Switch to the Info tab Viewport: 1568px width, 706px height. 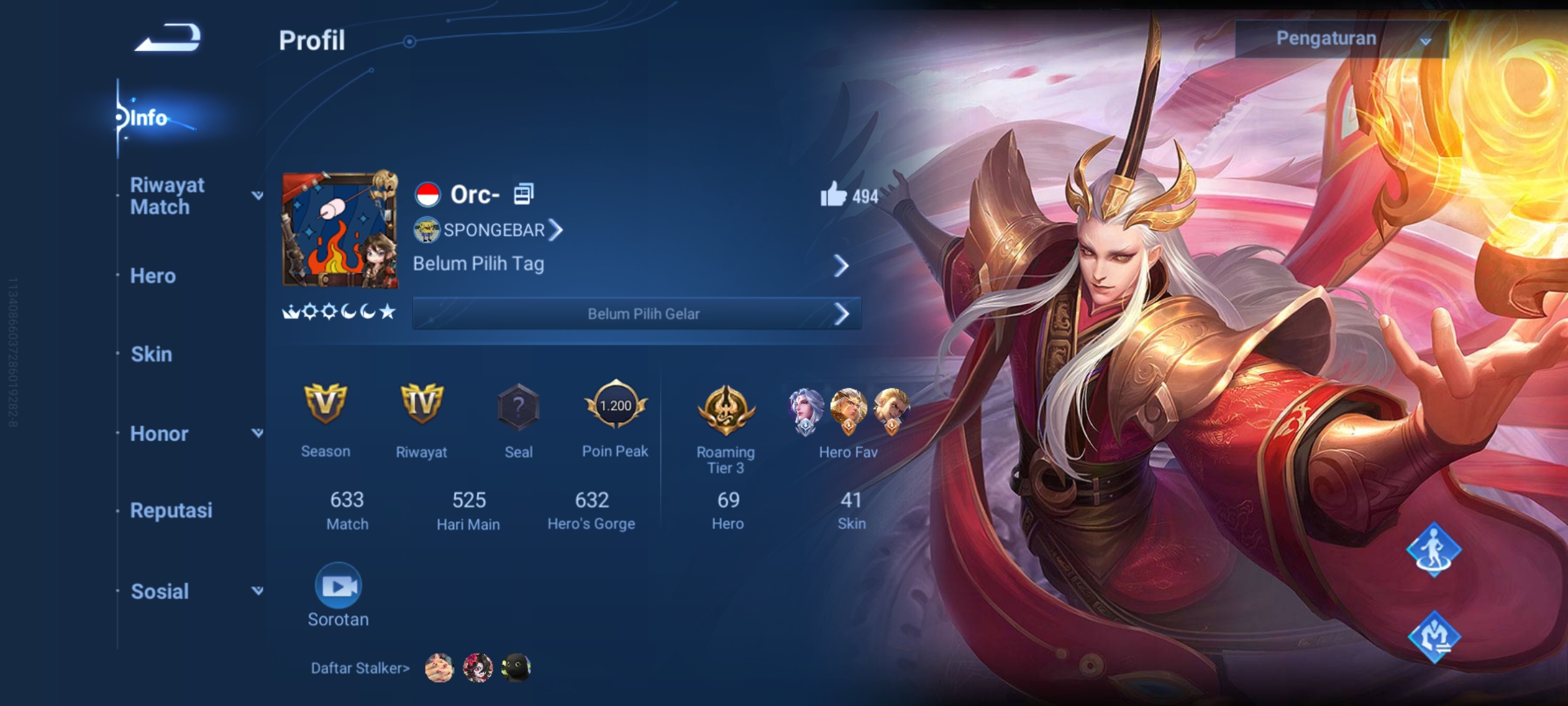coord(149,118)
